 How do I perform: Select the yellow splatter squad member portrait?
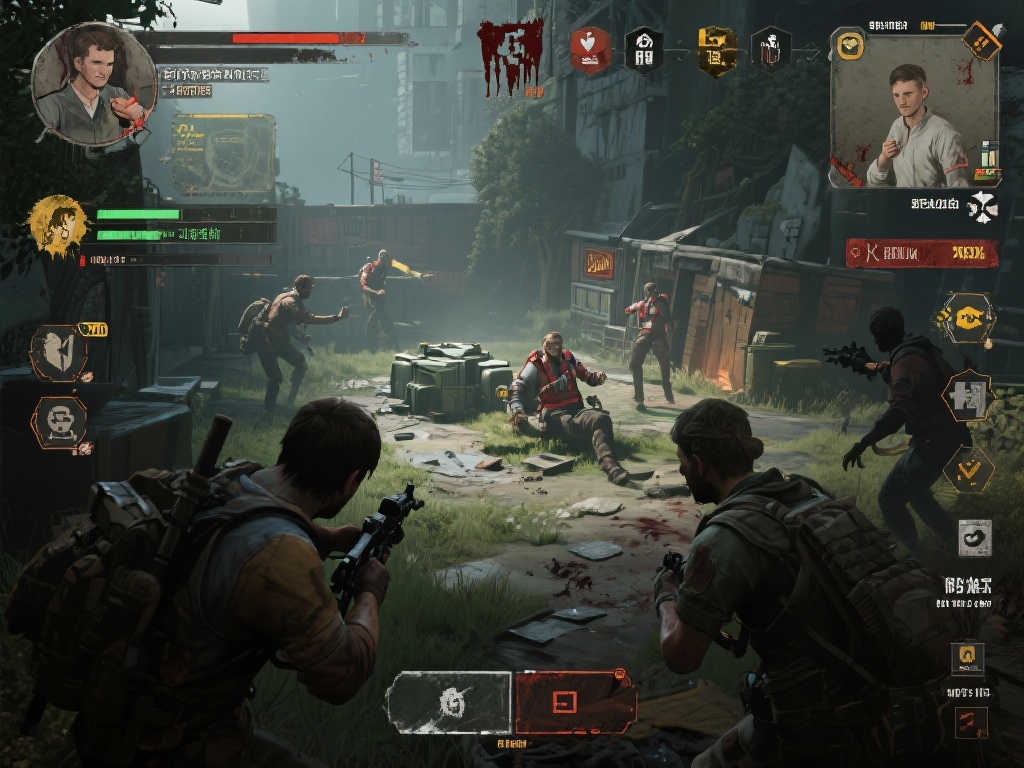(x=57, y=224)
